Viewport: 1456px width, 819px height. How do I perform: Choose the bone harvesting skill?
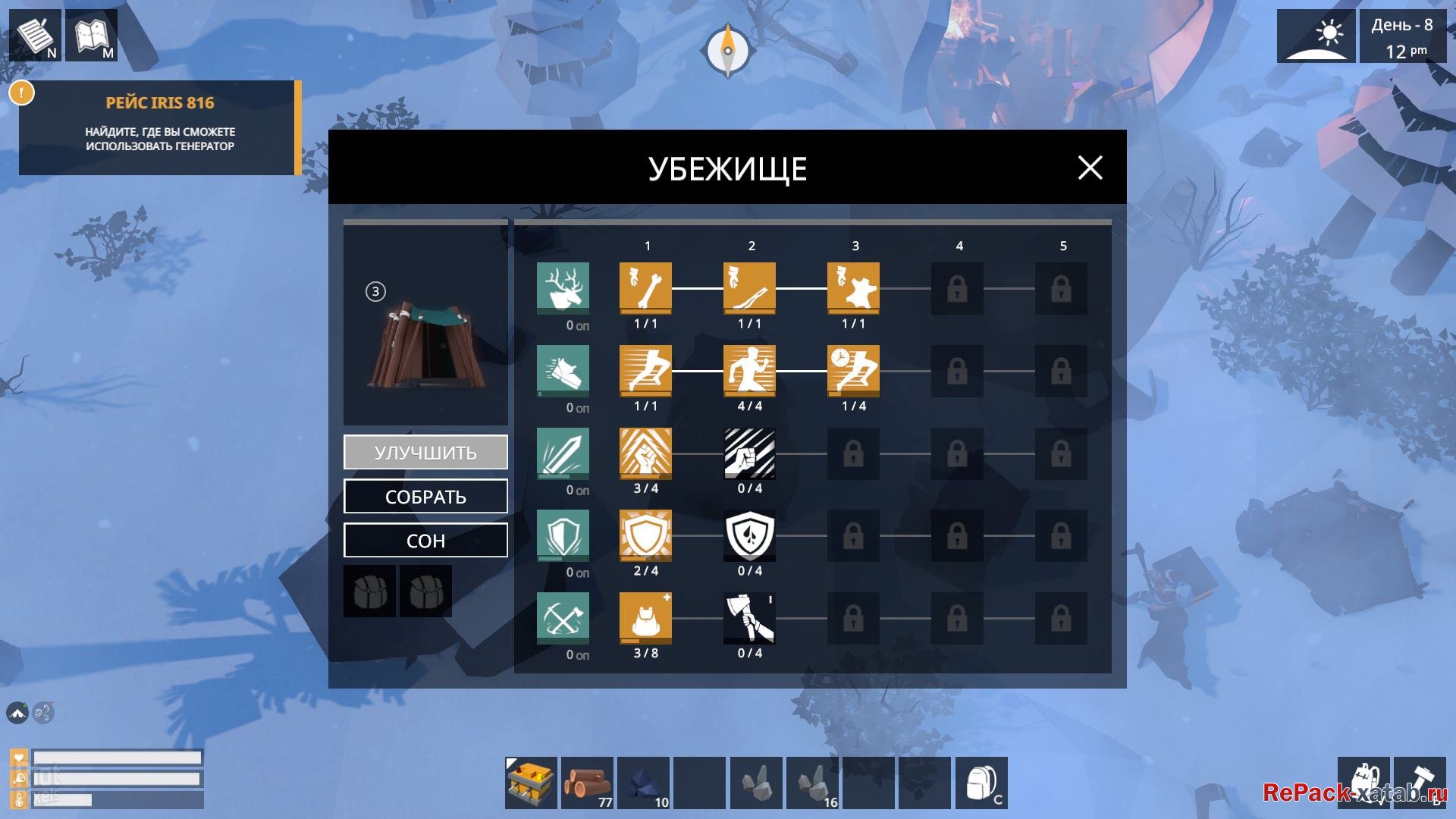click(x=645, y=288)
